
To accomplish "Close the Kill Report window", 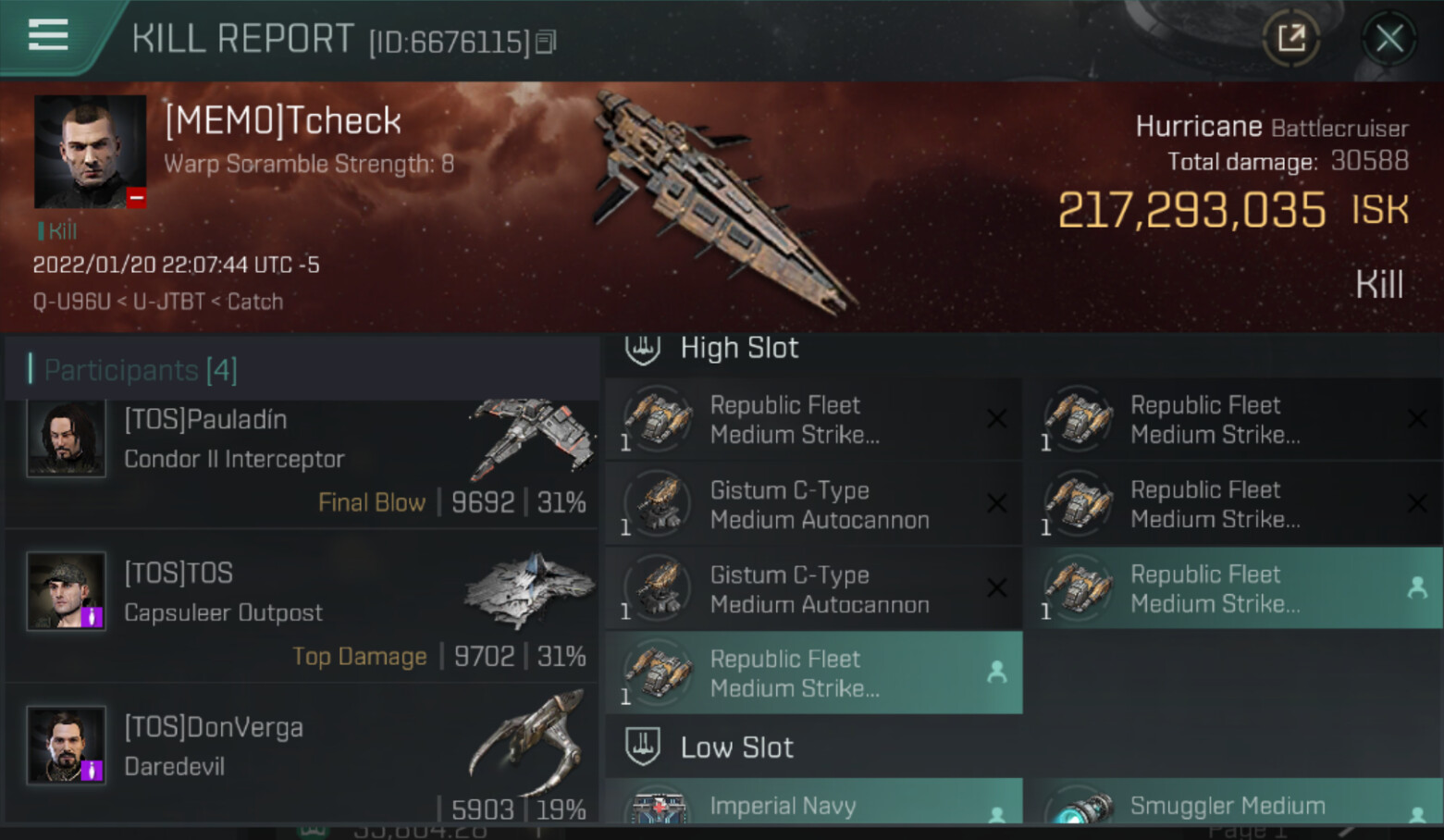I will (x=1388, y=39).
